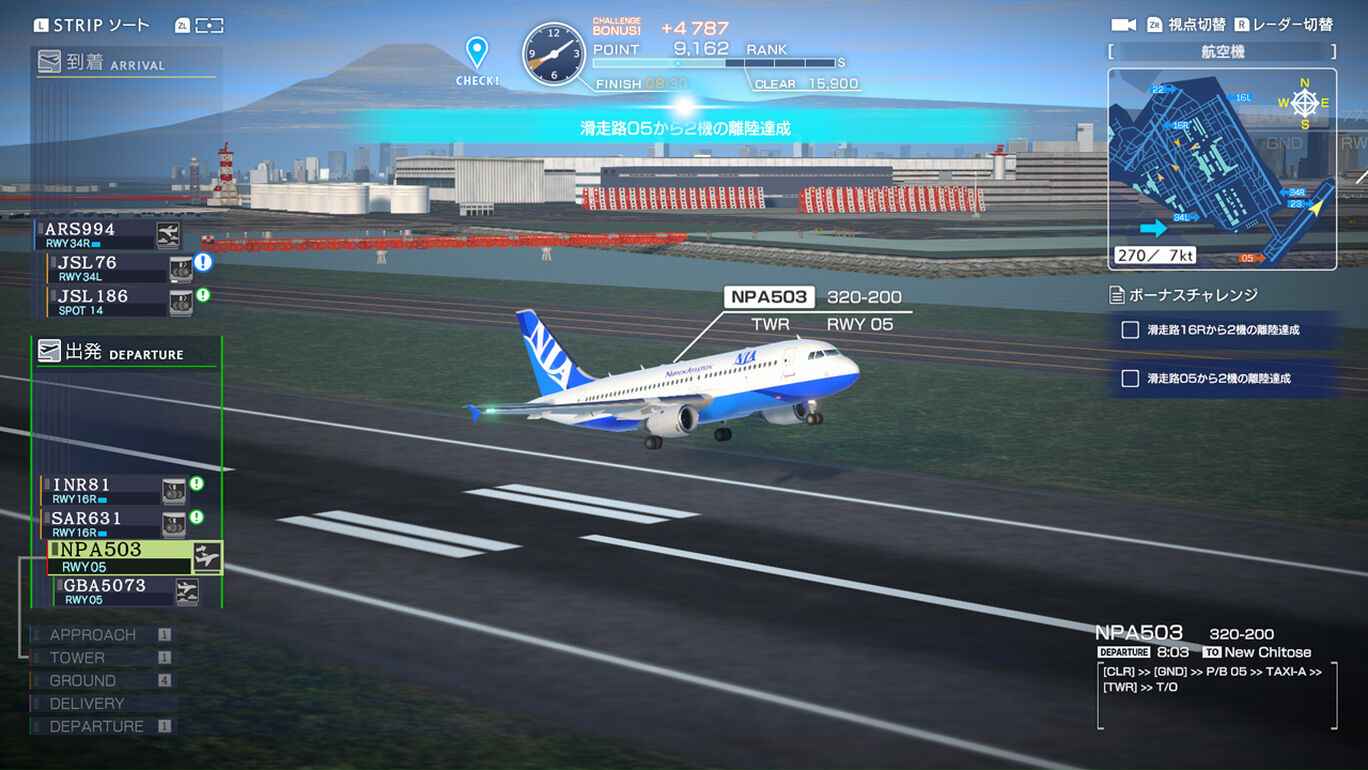Click the NPA503 aircraft callout label
This screenshot has width=1368, height=770.
click(769, 297)
